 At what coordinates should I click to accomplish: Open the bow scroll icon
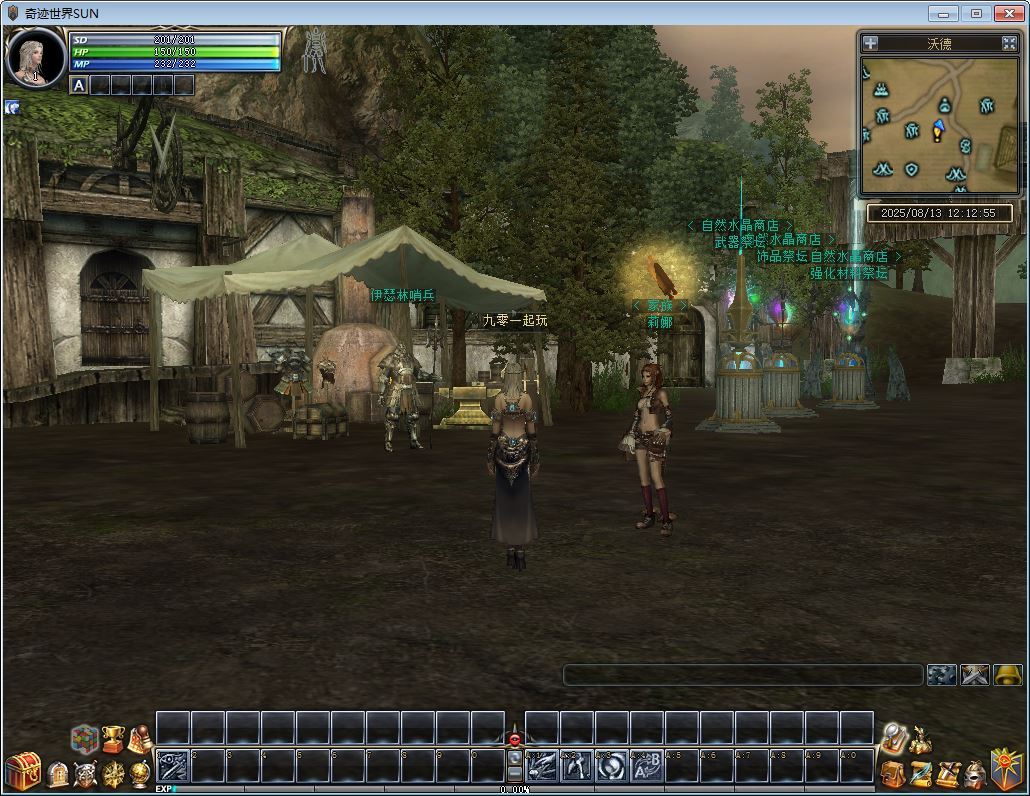pyautogui.click(x=920, y=773)
